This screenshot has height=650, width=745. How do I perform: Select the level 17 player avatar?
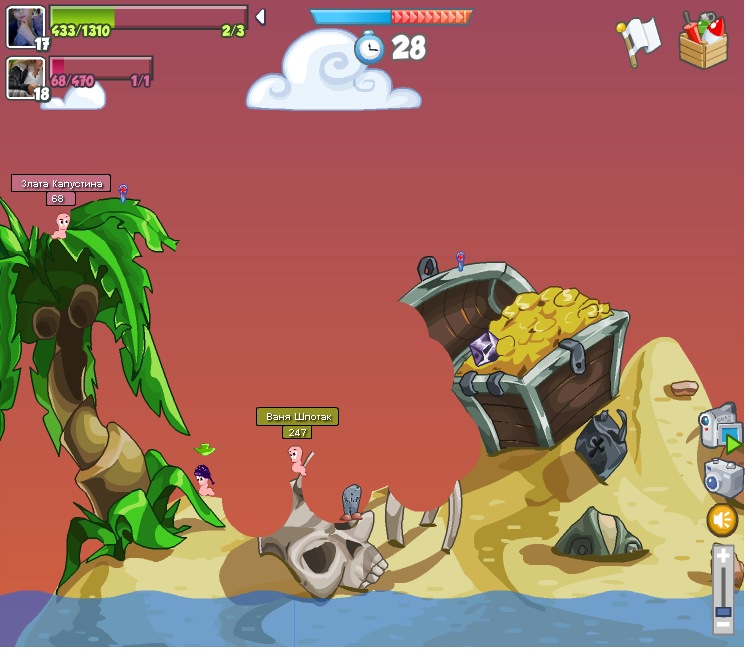[x=25, y=27]
